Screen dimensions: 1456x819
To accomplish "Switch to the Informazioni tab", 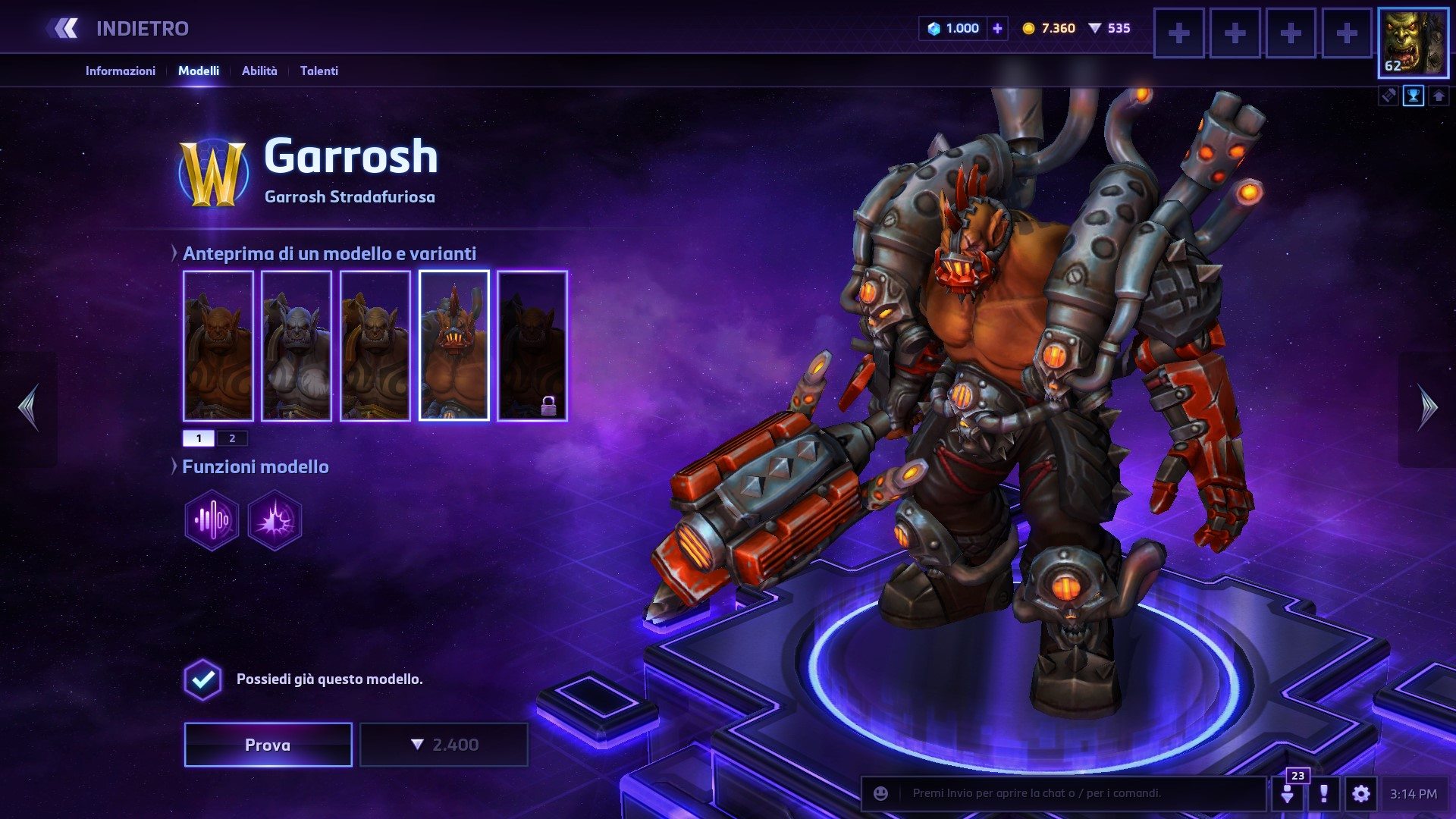I will pyautogui.click(x=120, y=71).
